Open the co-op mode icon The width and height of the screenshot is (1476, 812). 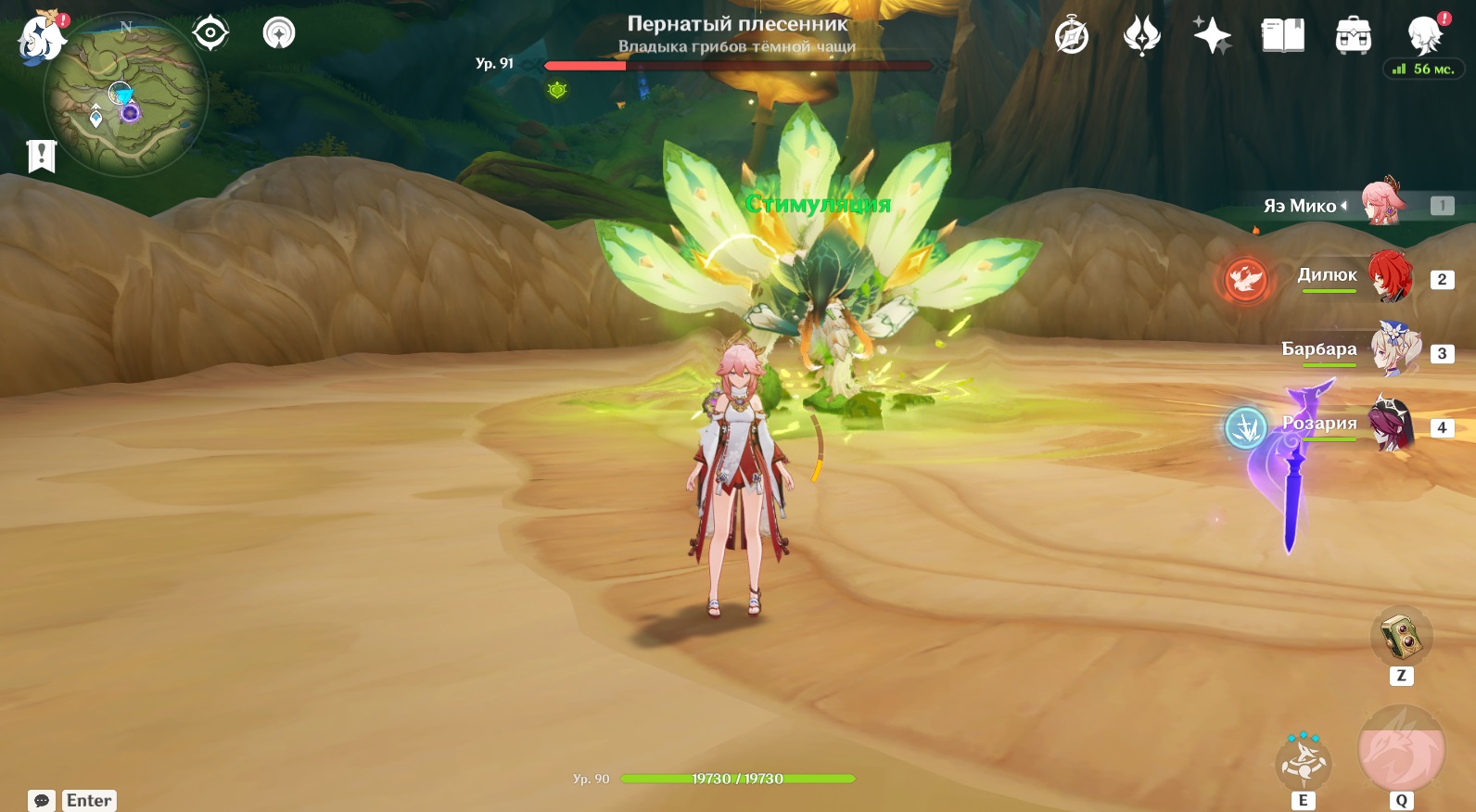[278, 33]
